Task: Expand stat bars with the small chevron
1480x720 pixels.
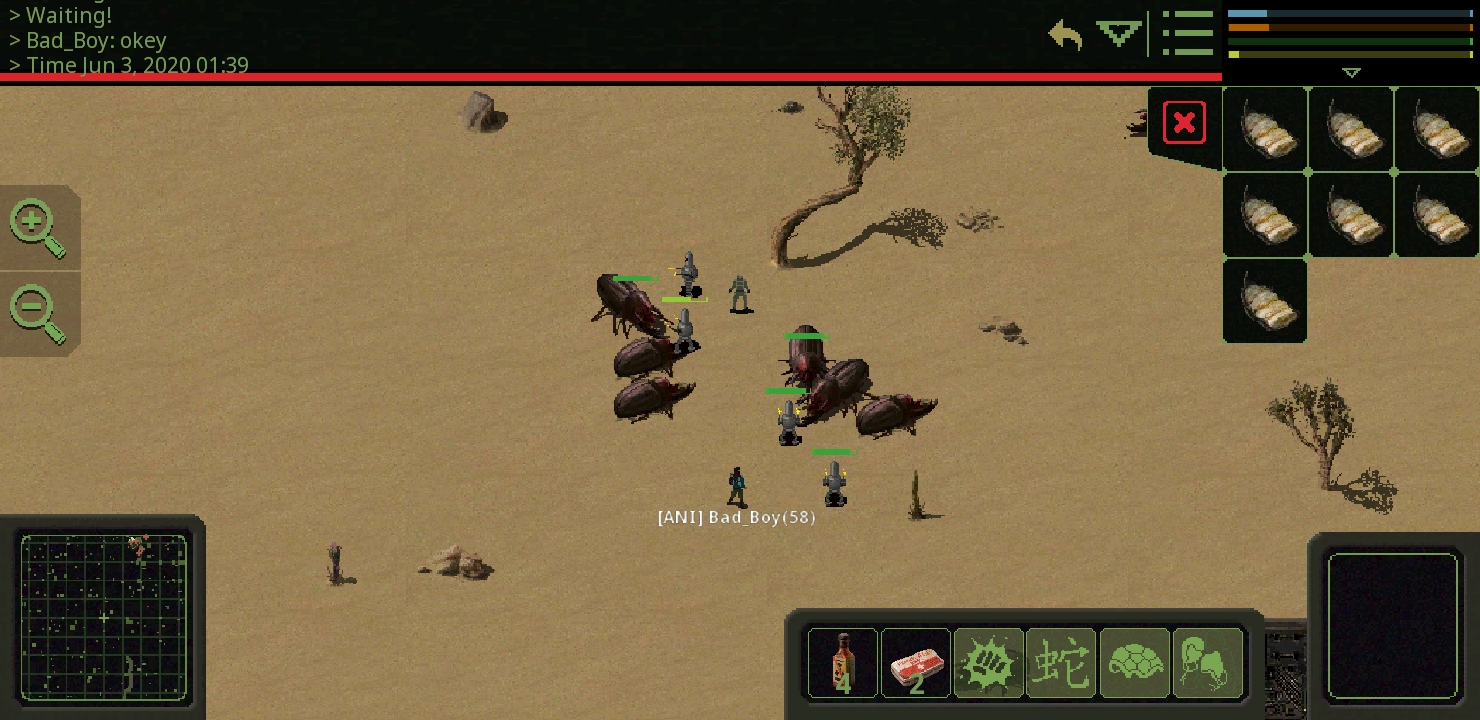Action: pos(1351,72)
